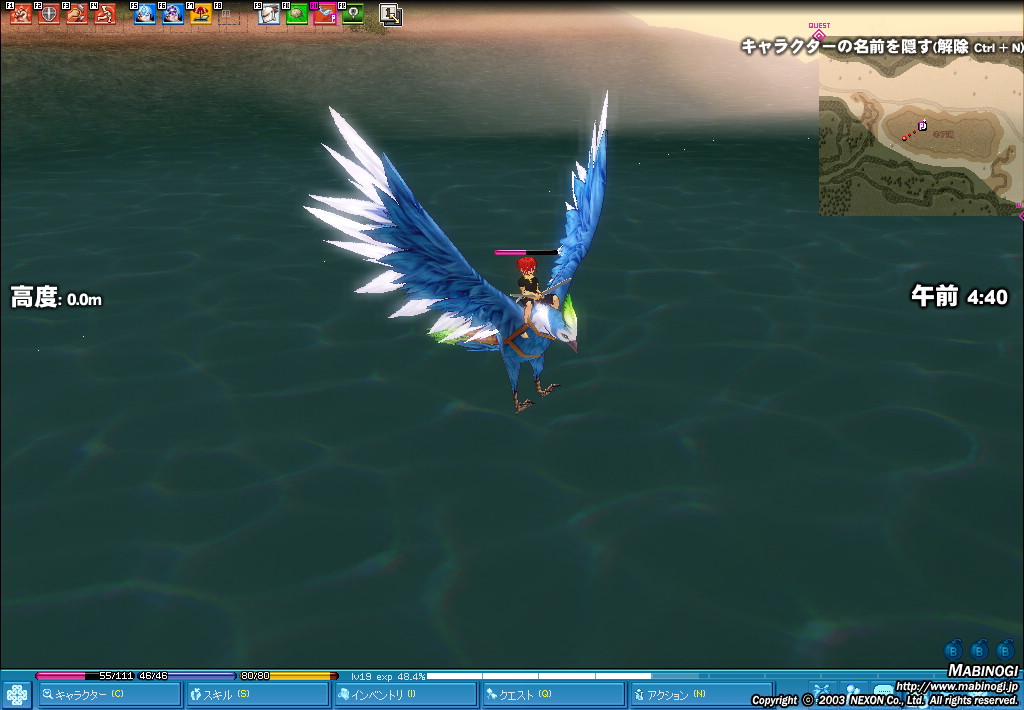Use the F10 stone item hotkey
This screenshot has width=1024, height=710.
point(297,14)
